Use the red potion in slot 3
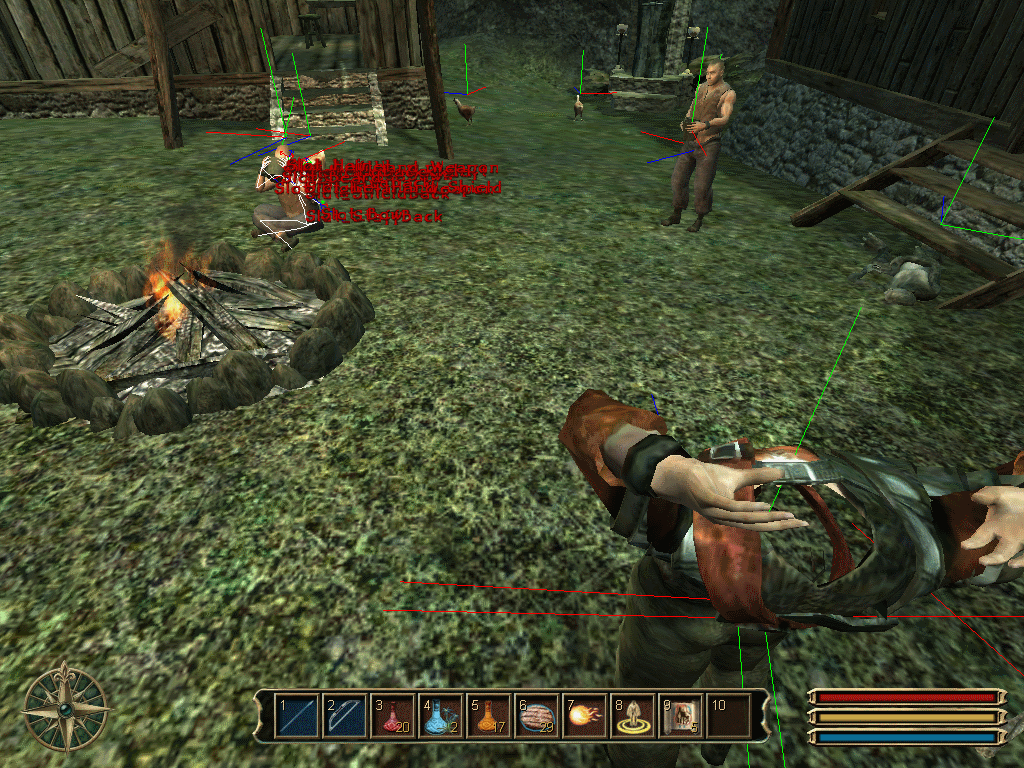 tap(393, 716)
